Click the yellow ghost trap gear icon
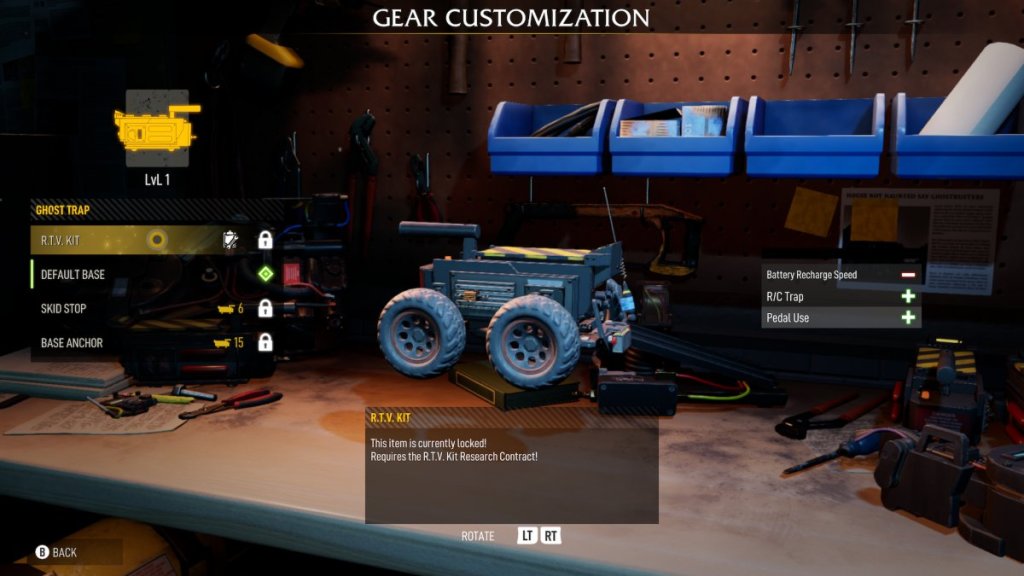This screenshot has height=576, width=1024. click(156, 129)
